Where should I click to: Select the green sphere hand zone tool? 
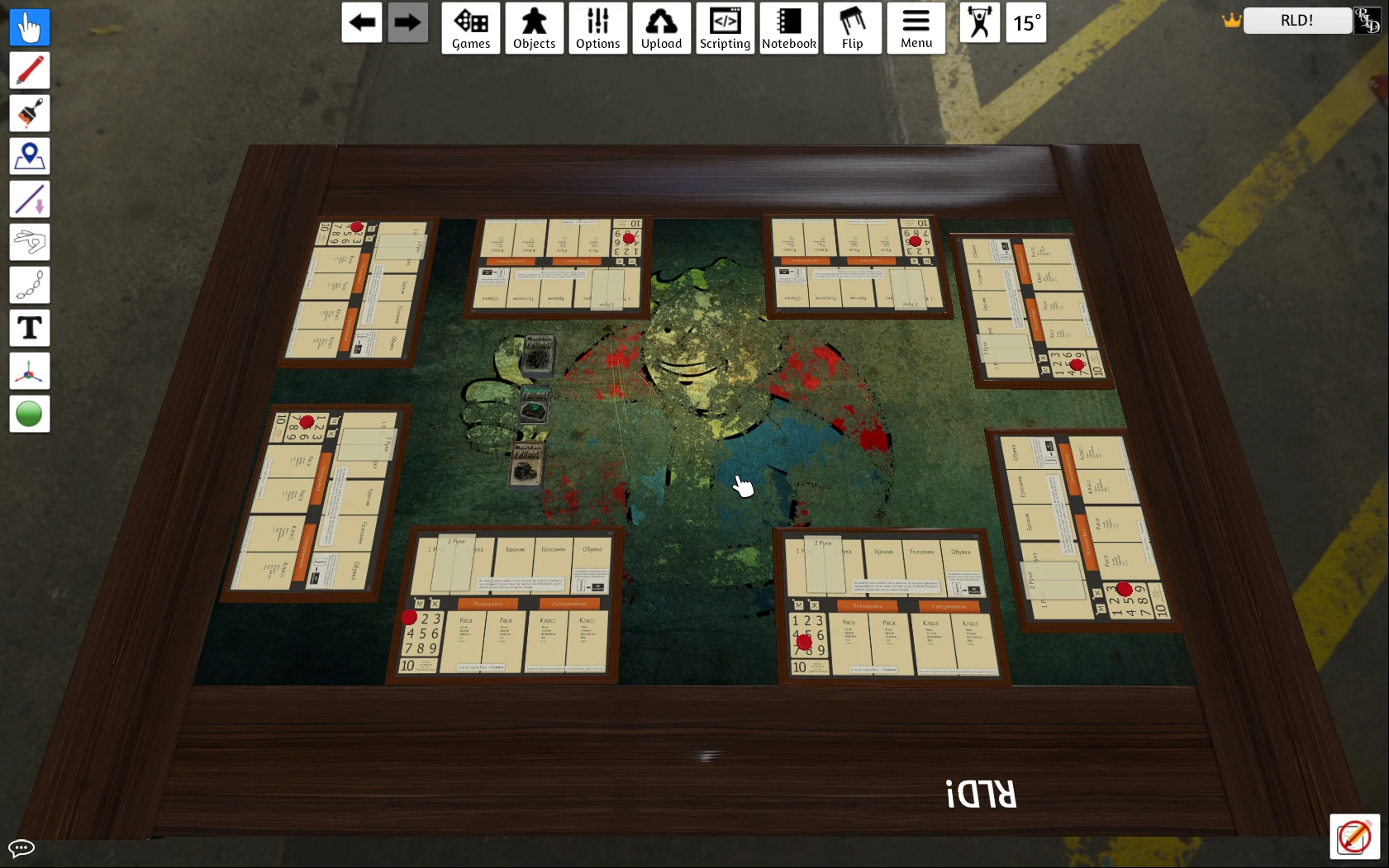pos(29,414)
